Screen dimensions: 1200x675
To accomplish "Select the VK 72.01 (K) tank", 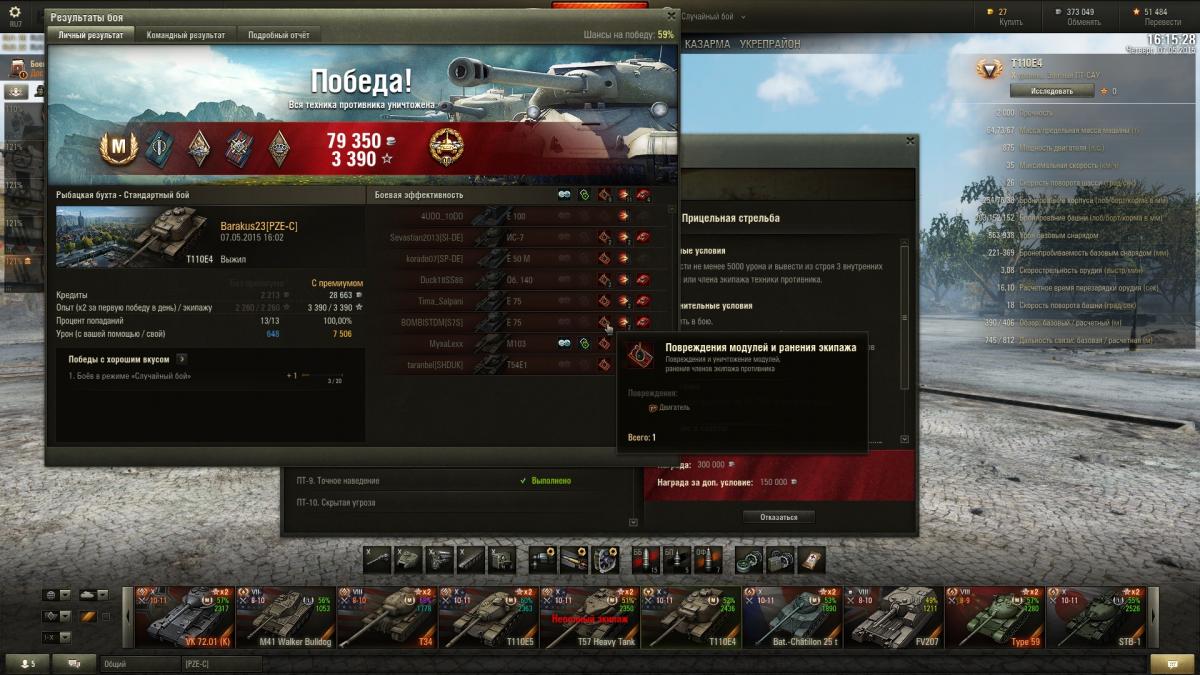I will tap(184, 617).
